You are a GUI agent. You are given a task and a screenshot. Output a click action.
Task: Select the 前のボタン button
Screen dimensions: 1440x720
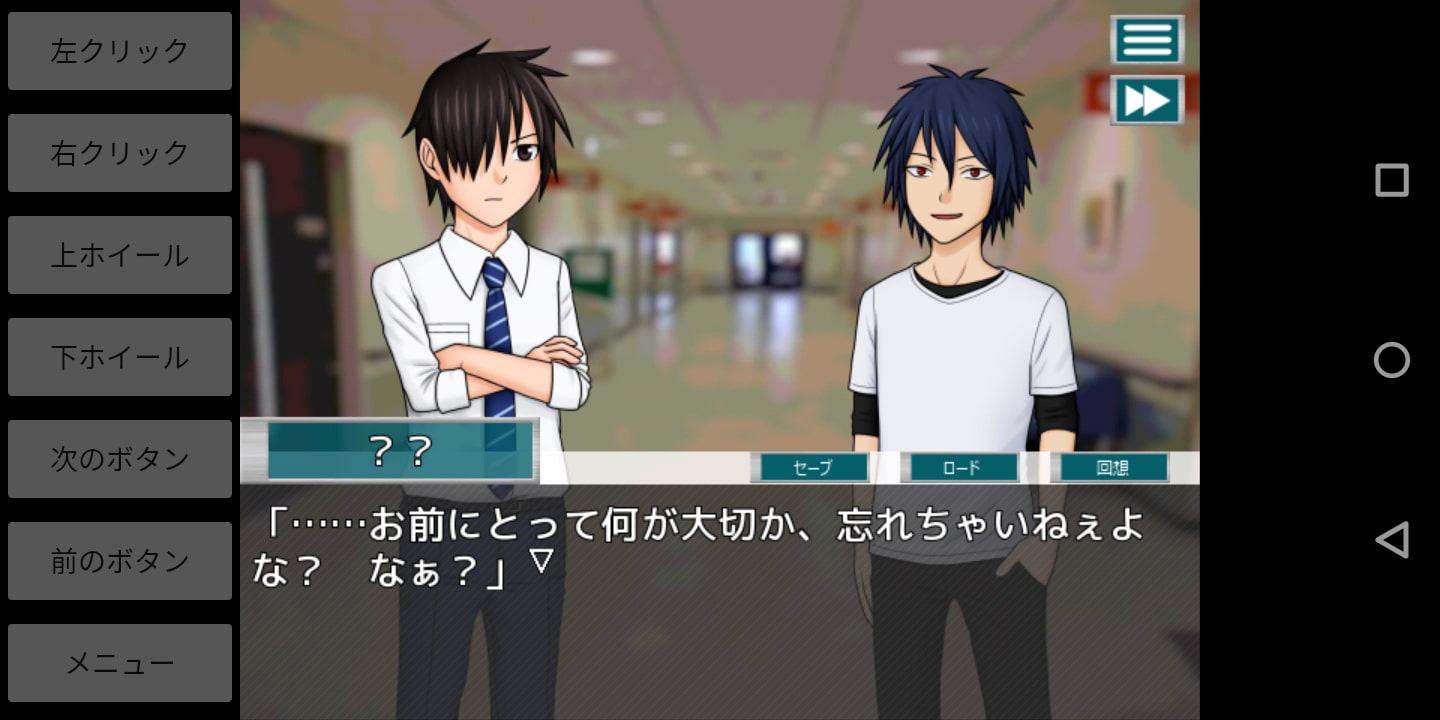(120, 561)
